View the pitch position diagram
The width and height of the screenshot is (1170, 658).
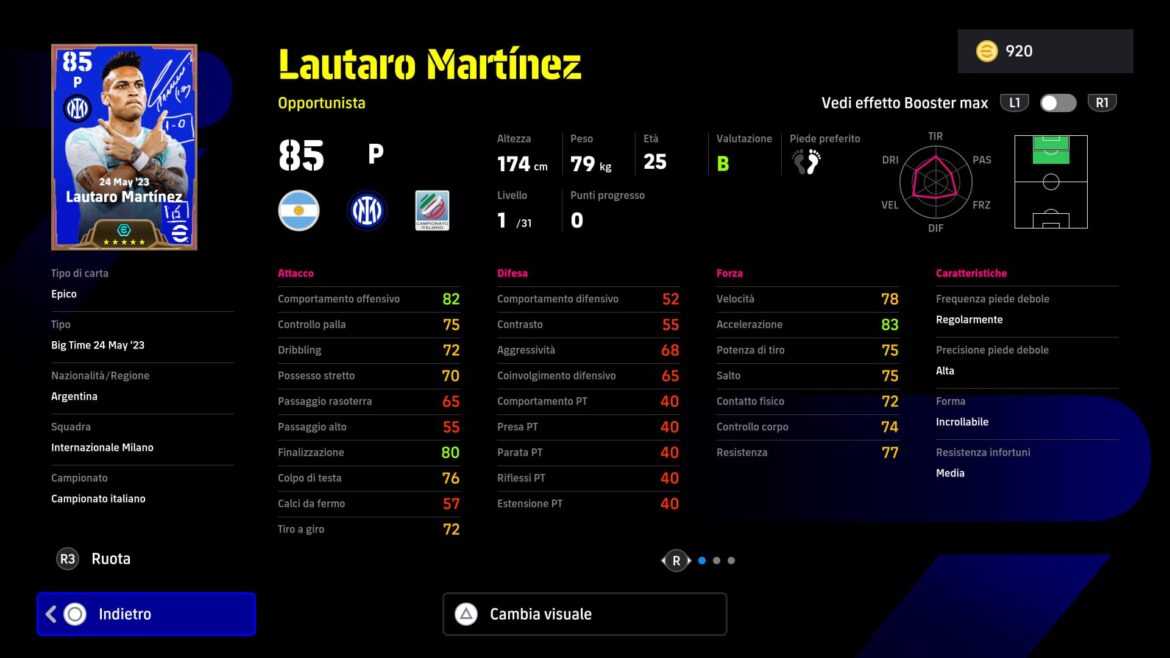(1050, 181)
